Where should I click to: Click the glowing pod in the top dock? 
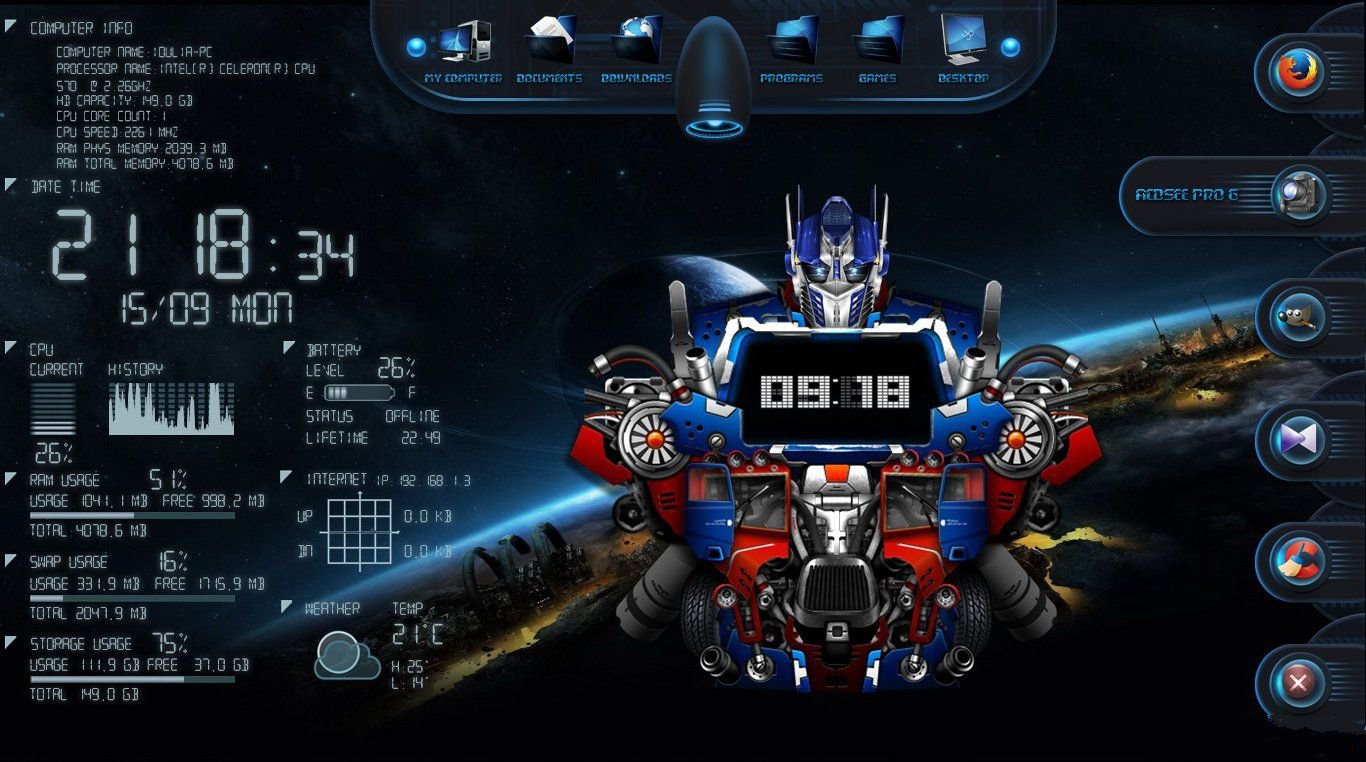point(714,80)
